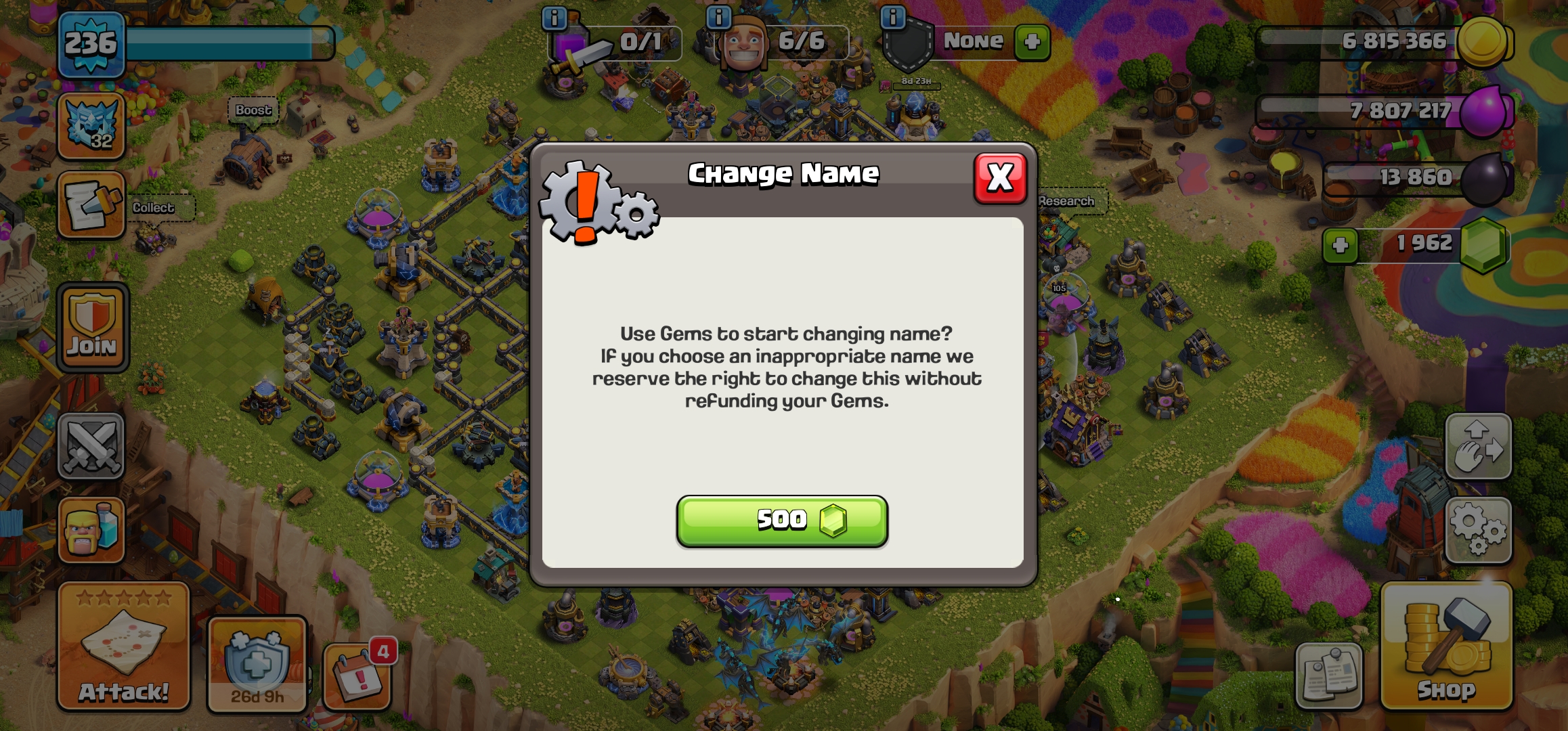Open the shield timer showing 26d 9h

click(257, 663)
